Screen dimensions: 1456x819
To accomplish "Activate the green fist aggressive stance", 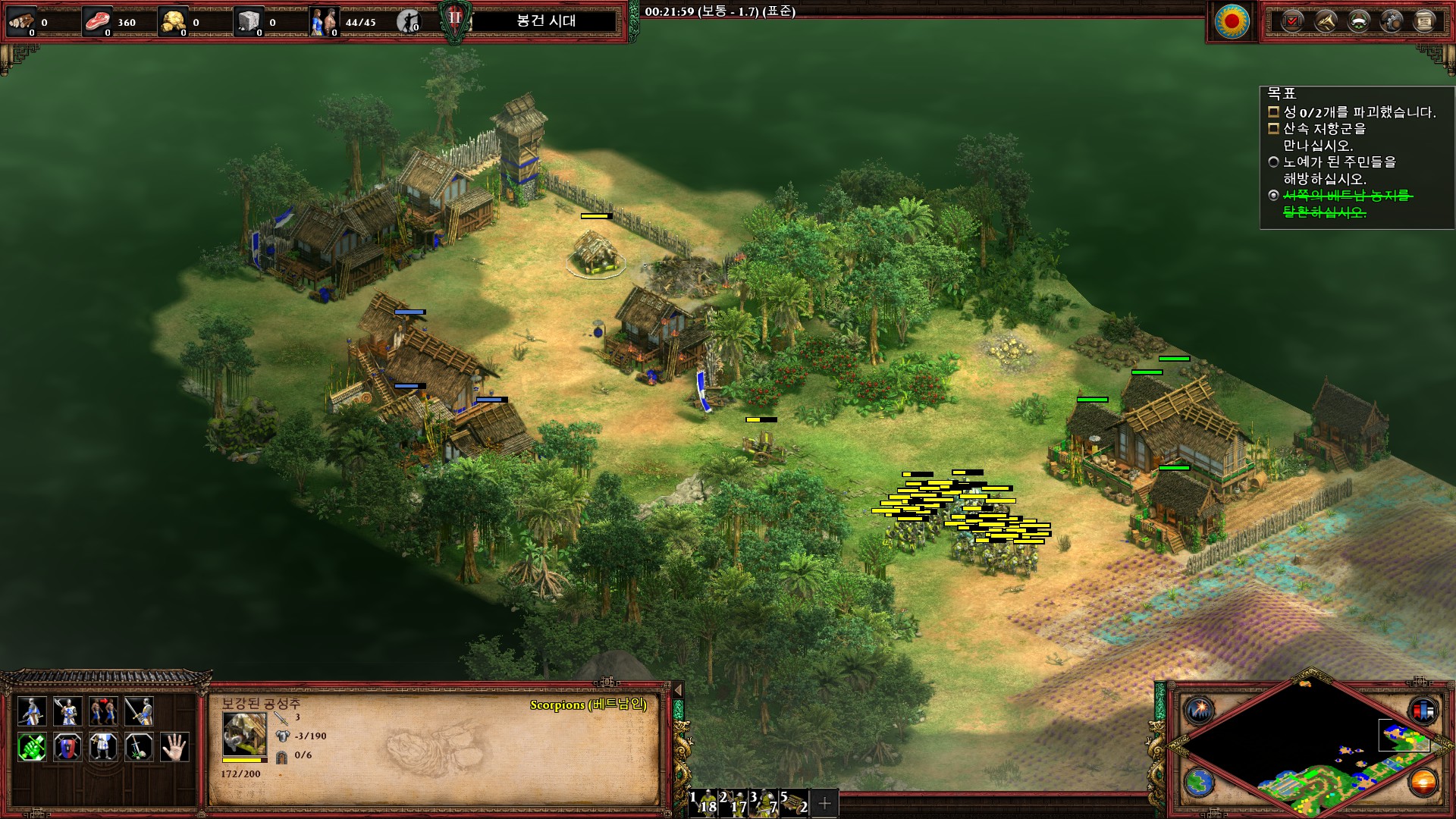I will (32, 747).
